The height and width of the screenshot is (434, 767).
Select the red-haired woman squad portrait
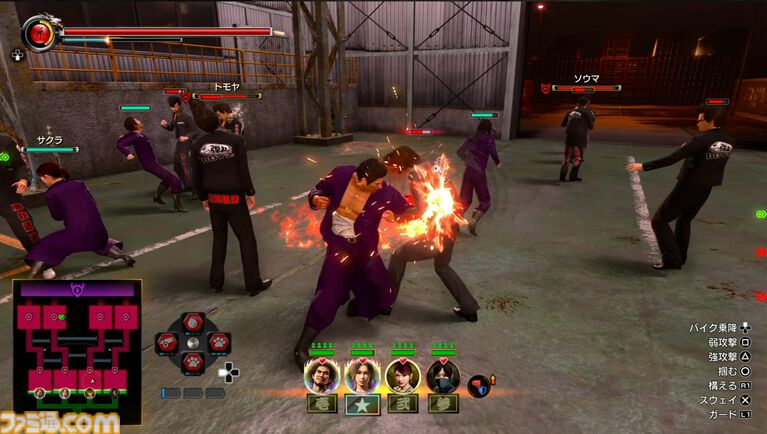coord(401,375)
